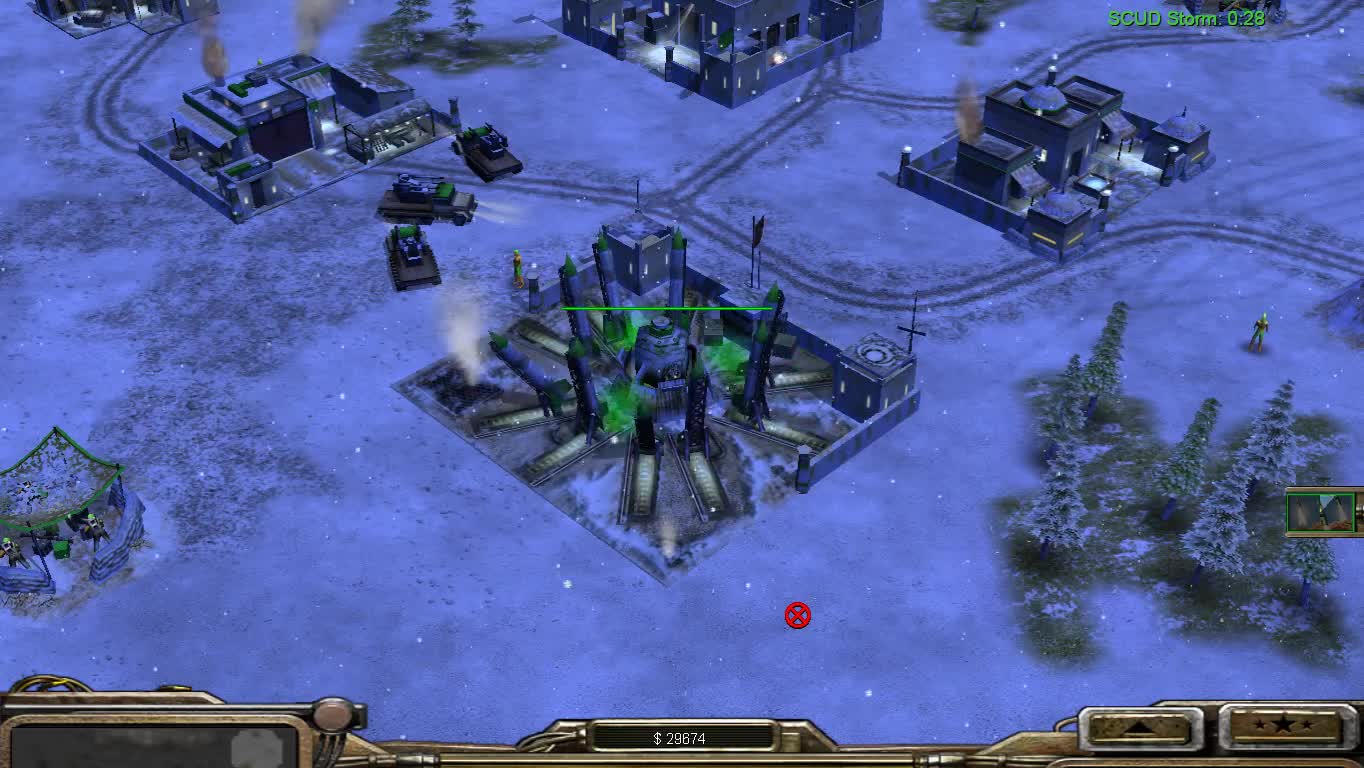The height and width of the screenshot is (768, 1364).
Task: Click the upward arrow sidebar icon
Action: coord(1140,728)
